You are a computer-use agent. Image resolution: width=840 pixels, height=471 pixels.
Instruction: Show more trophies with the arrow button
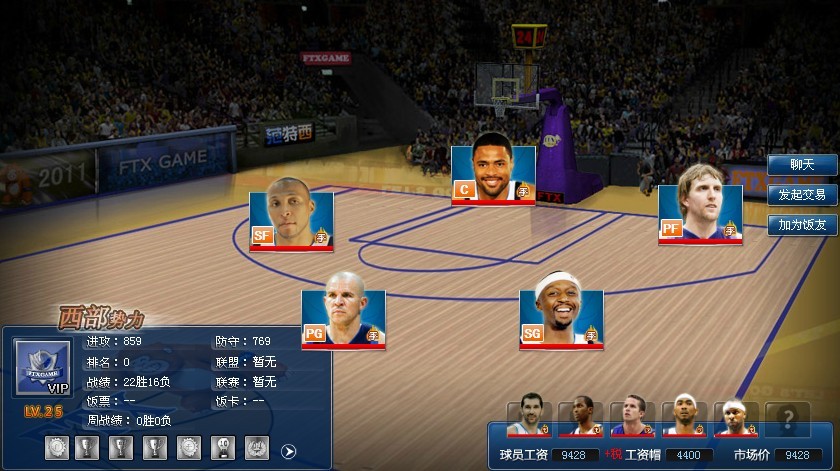(x=289, y=451)
